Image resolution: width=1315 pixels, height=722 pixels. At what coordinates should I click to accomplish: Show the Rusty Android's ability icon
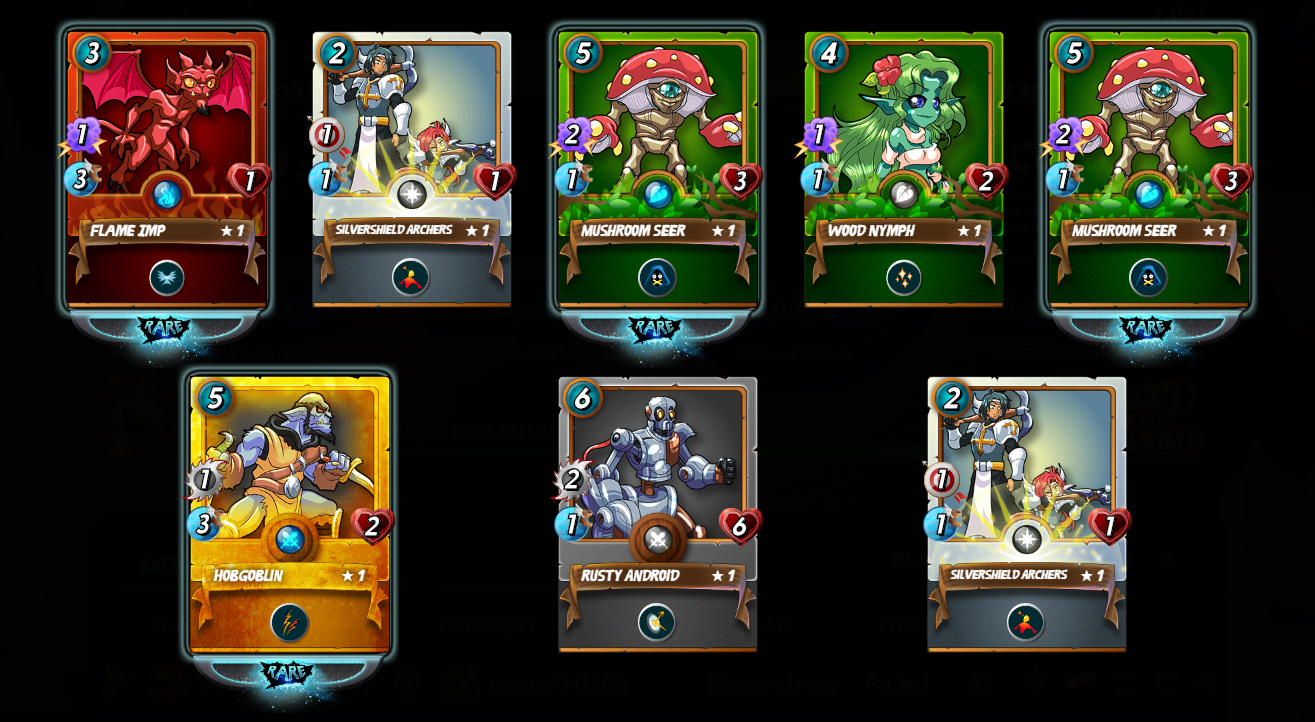pyautogui.click(x=657, y=622)
